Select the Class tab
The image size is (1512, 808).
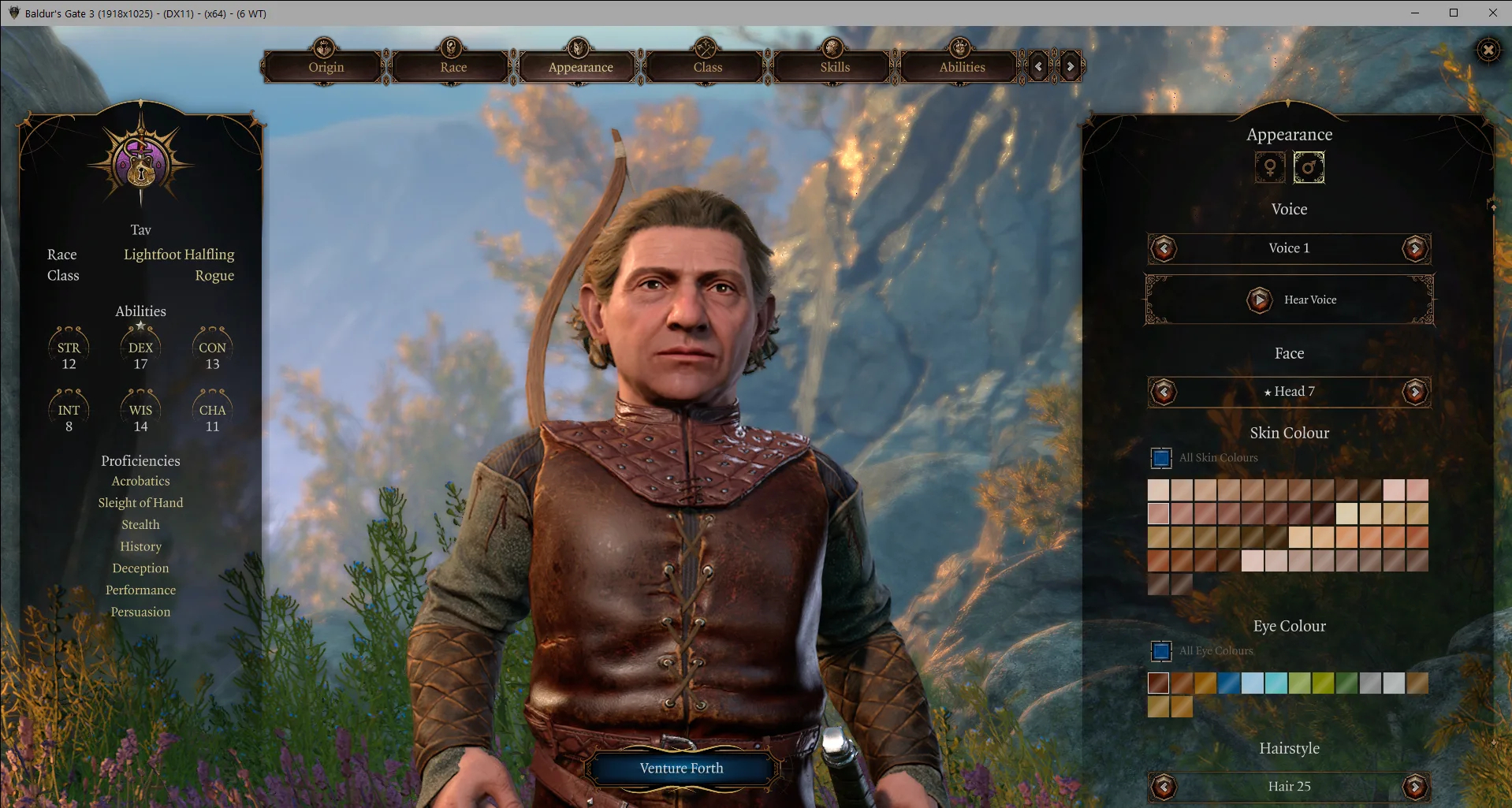(x=707, y=67)
